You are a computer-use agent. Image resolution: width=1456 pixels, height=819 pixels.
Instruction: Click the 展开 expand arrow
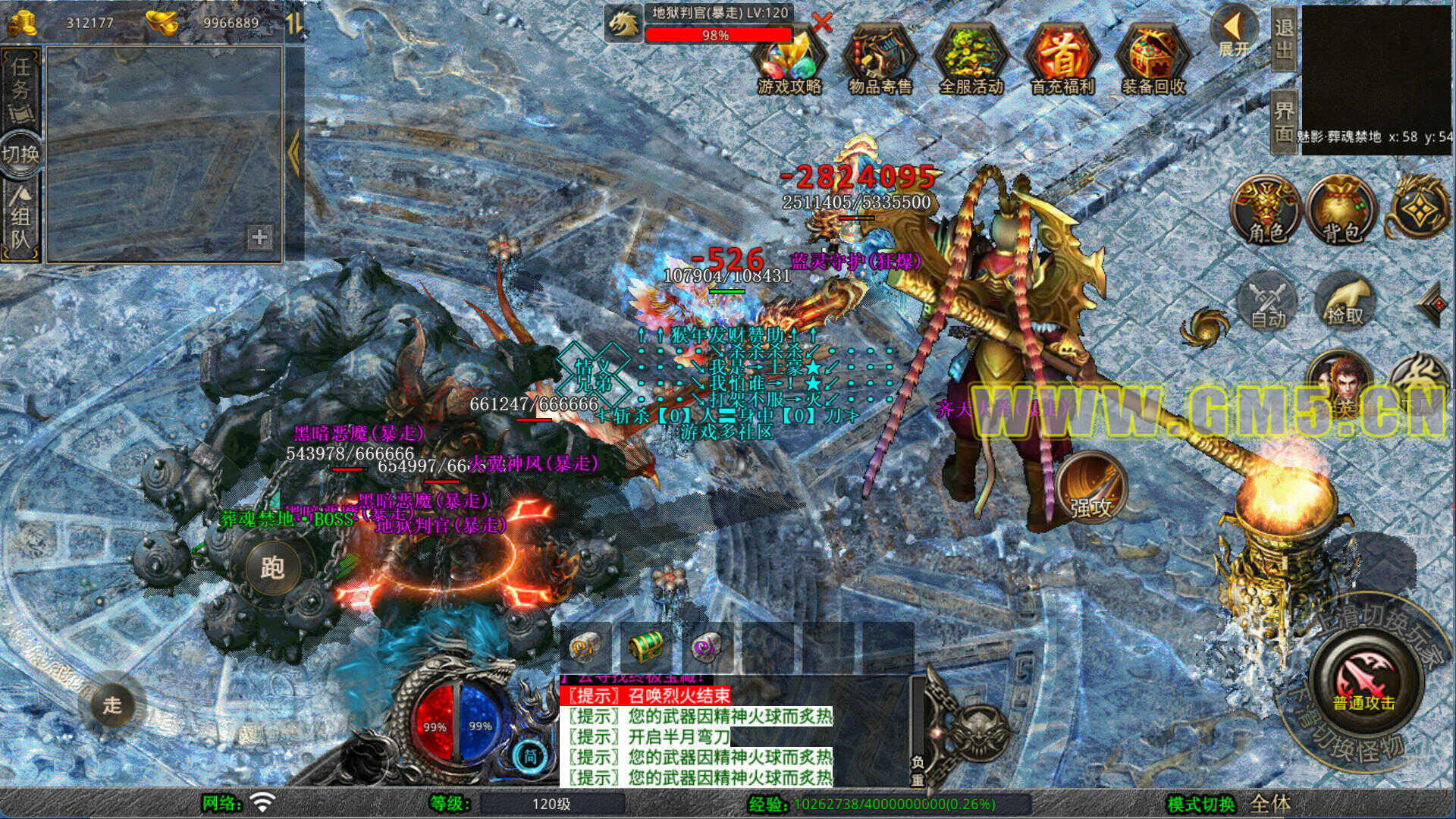coord(1234,32)
